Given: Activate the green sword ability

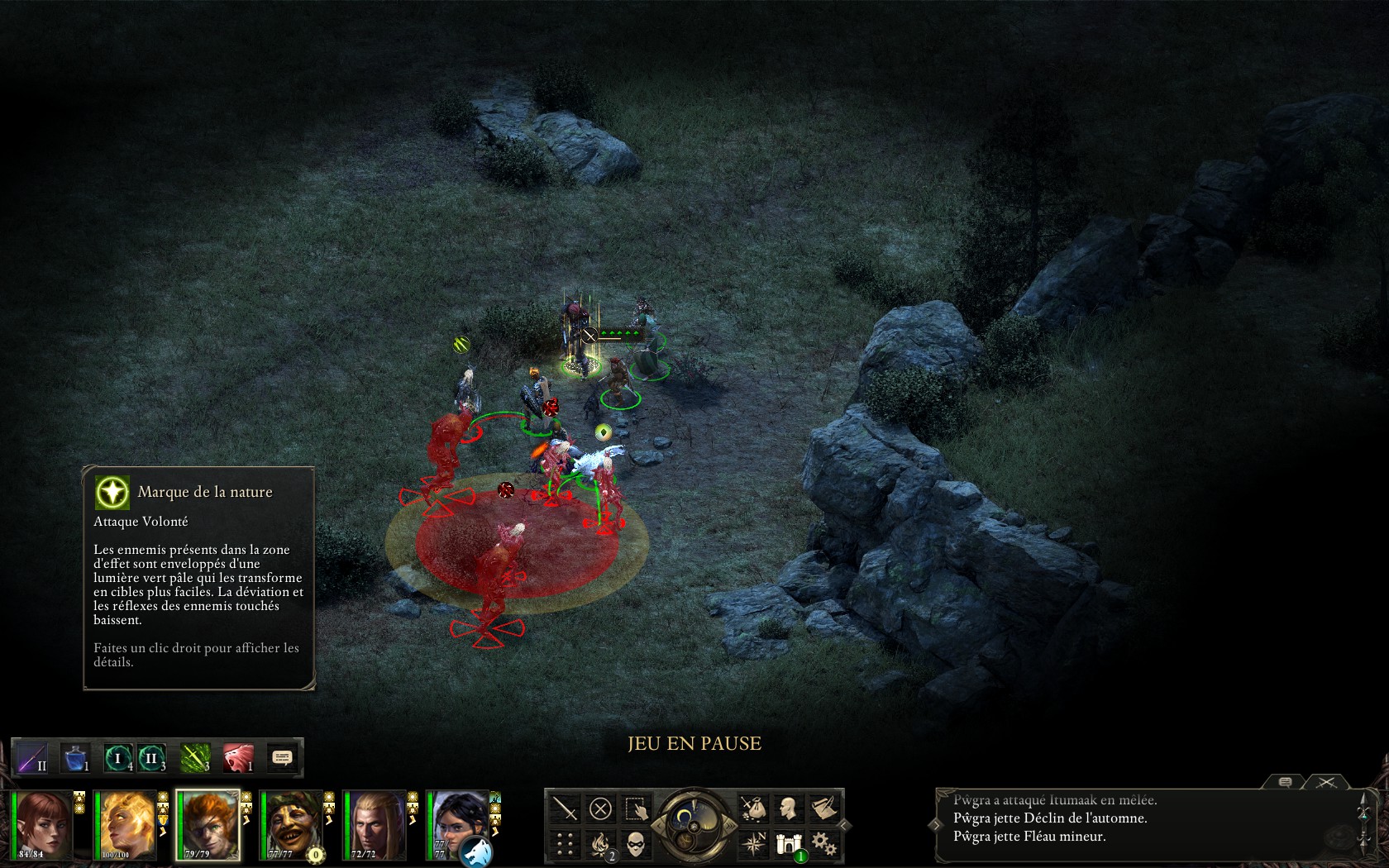Looking at the screenshot, I should 195,757.
